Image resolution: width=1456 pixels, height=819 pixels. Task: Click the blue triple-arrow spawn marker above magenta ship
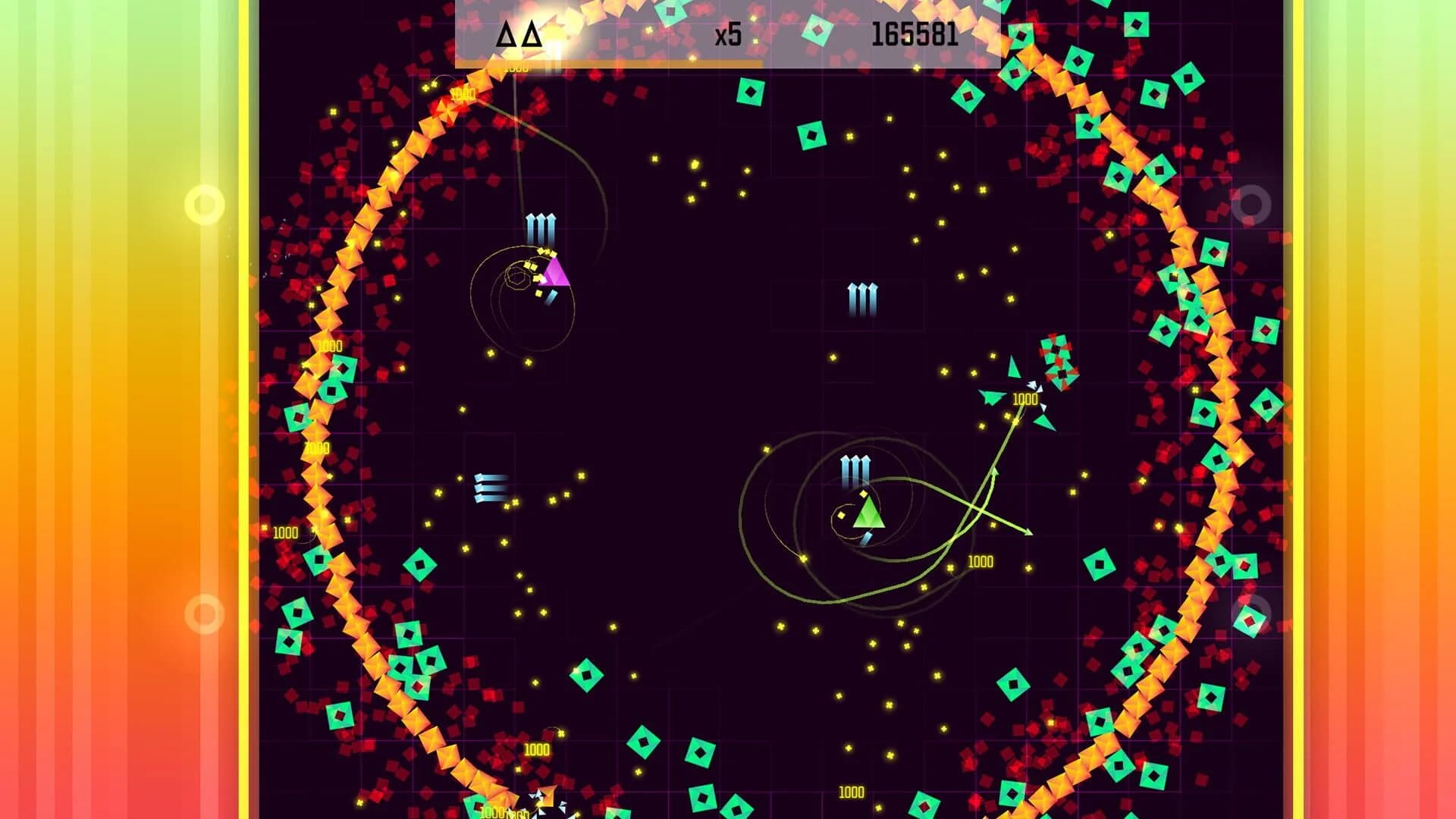540,229
